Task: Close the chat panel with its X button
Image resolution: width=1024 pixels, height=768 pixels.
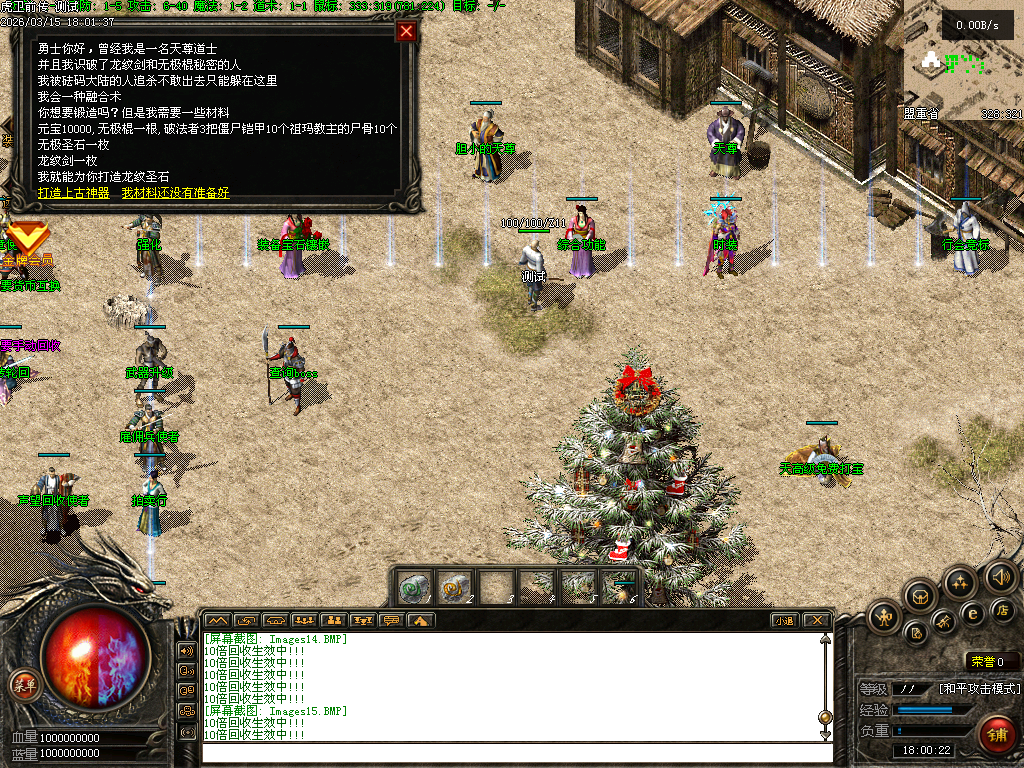Action: coord(816,620)
